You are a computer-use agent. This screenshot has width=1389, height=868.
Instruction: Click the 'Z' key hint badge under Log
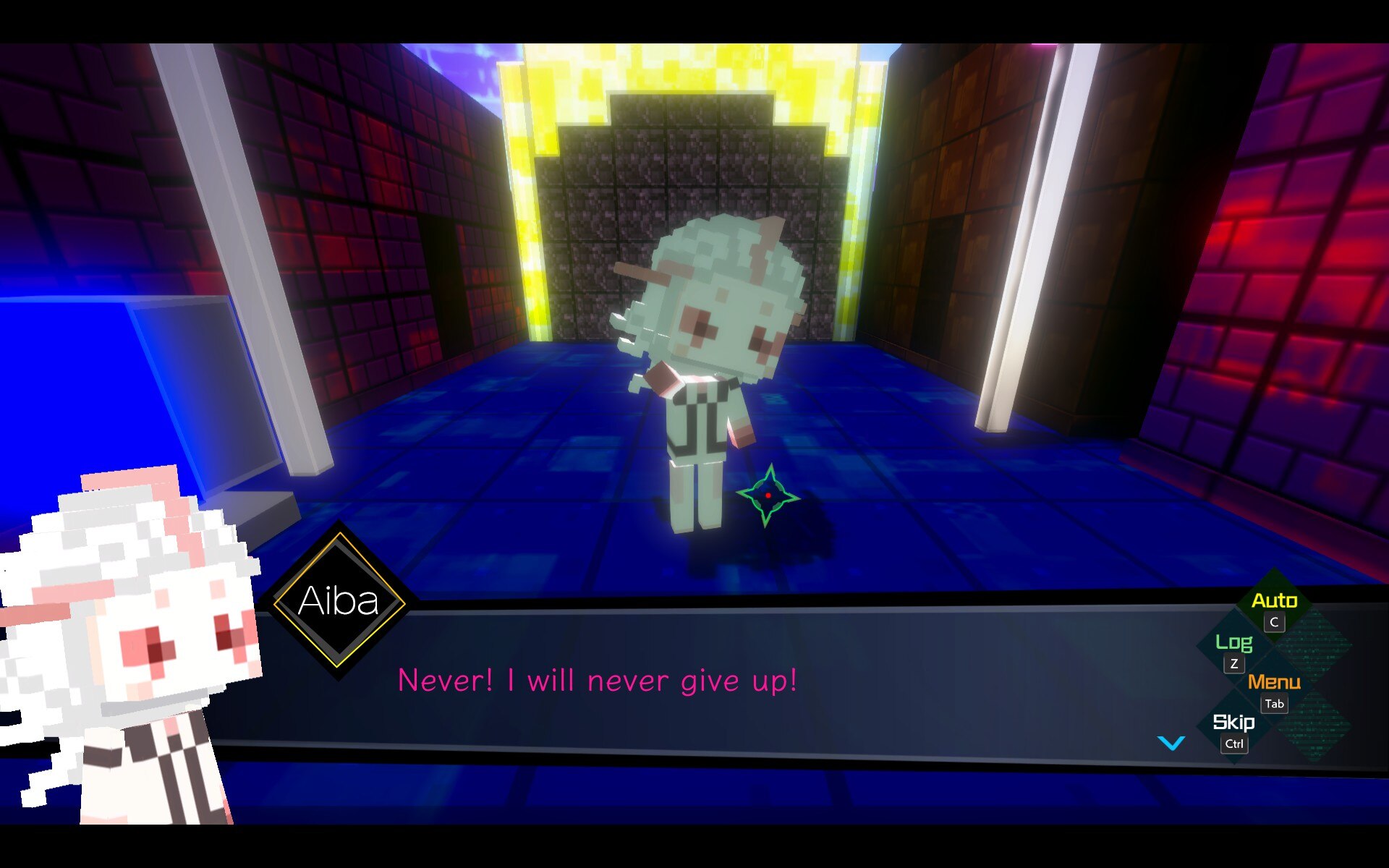(1234, 662)
